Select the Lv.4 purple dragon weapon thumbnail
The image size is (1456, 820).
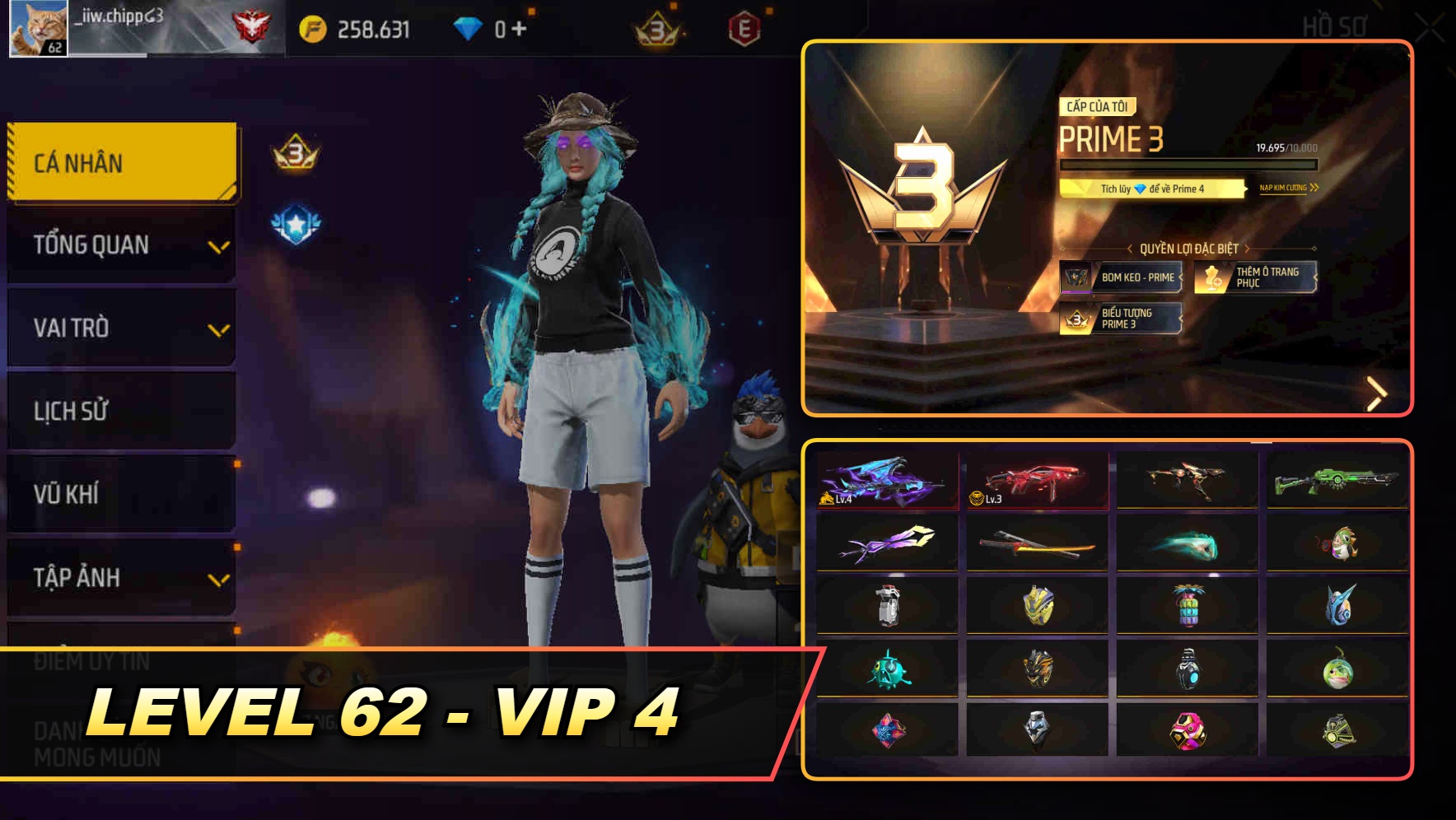click(x=888, y=482)
